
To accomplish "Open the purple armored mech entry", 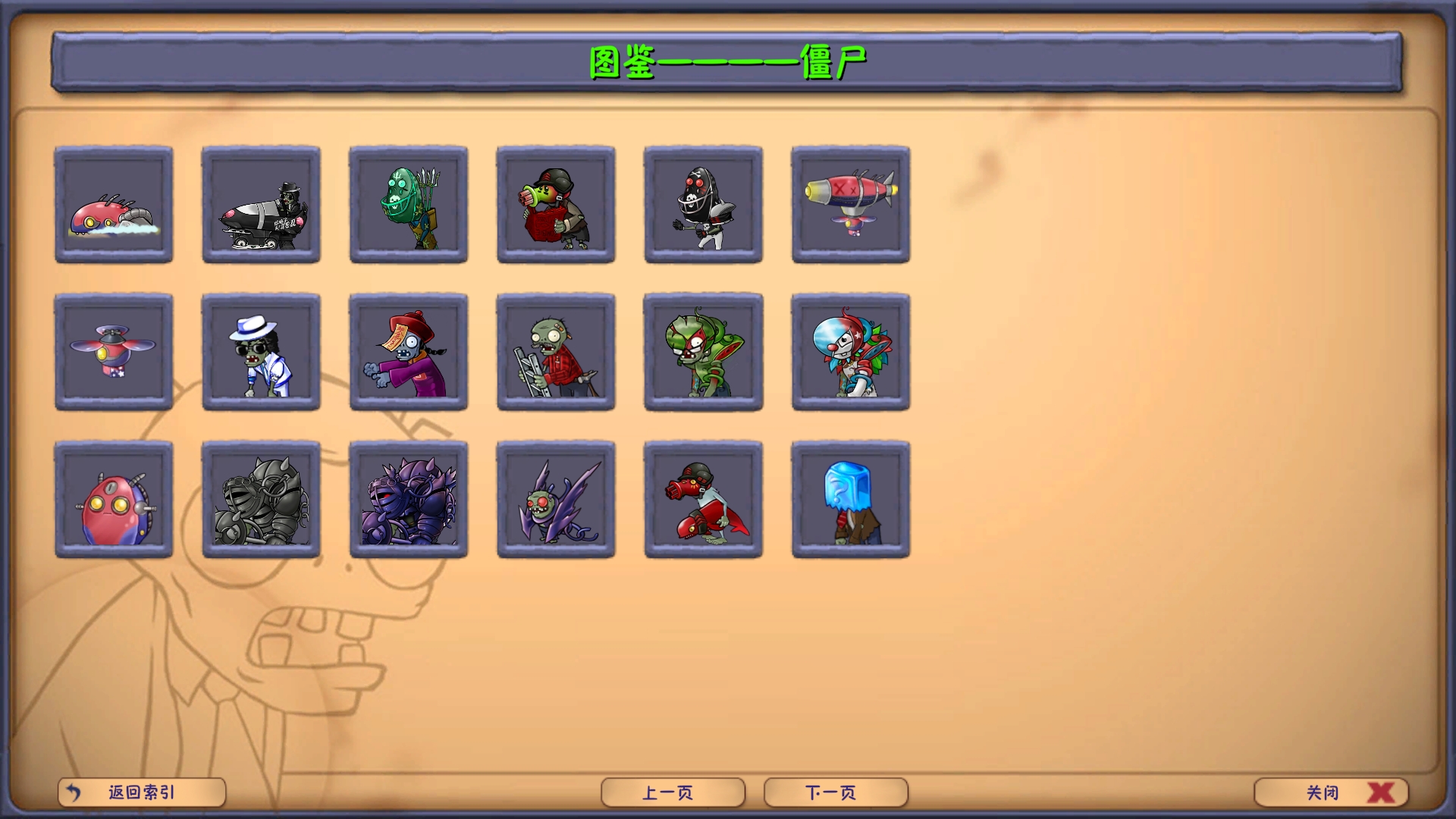I will click(409, 499).
